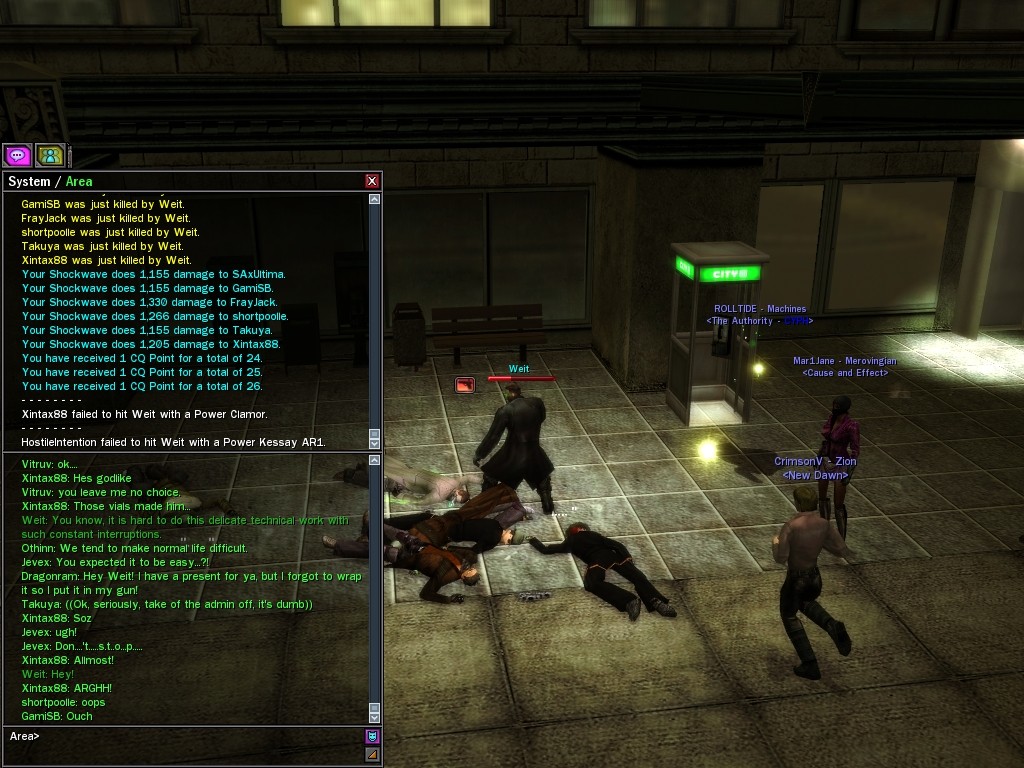Click the area chat scroll-up arrow
Screen dimensions: 1024x768
click(x=375, y=460)
